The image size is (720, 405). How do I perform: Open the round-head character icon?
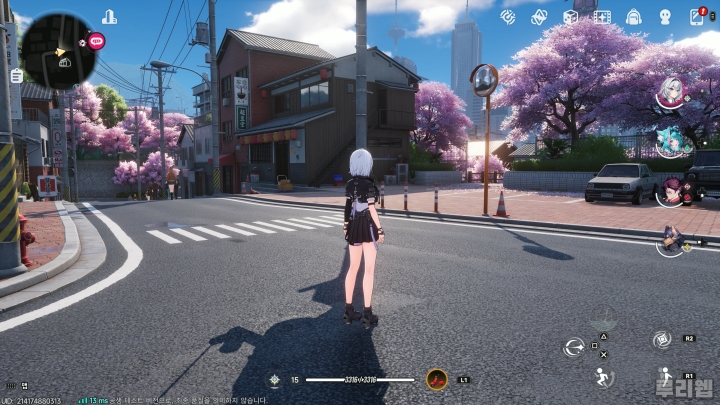pyautogui.click(x=665, y=17)
